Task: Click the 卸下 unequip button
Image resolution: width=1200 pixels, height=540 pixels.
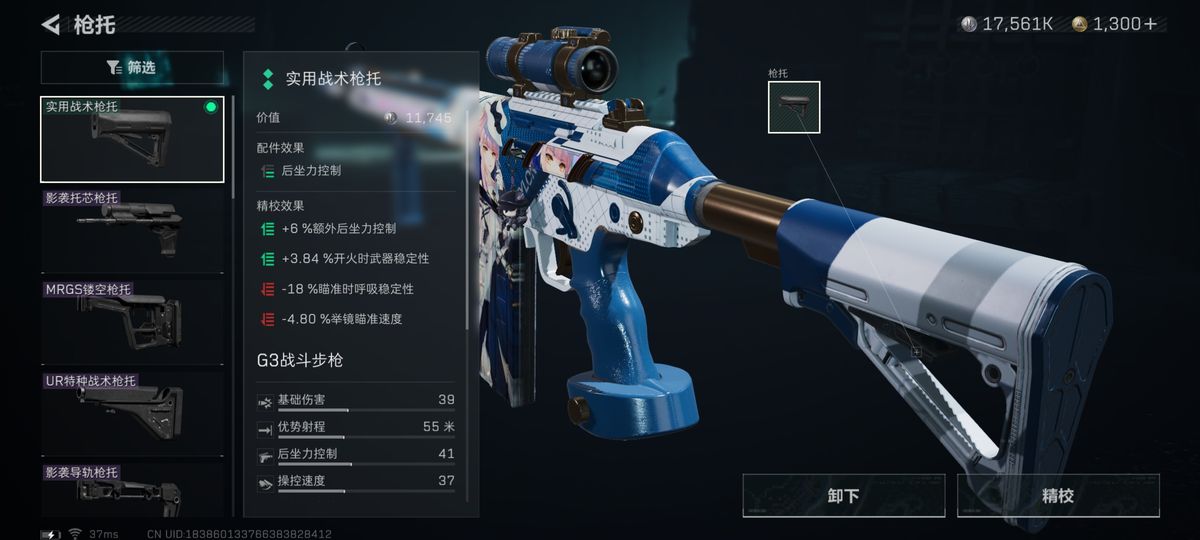Action: tap(844, 496)
